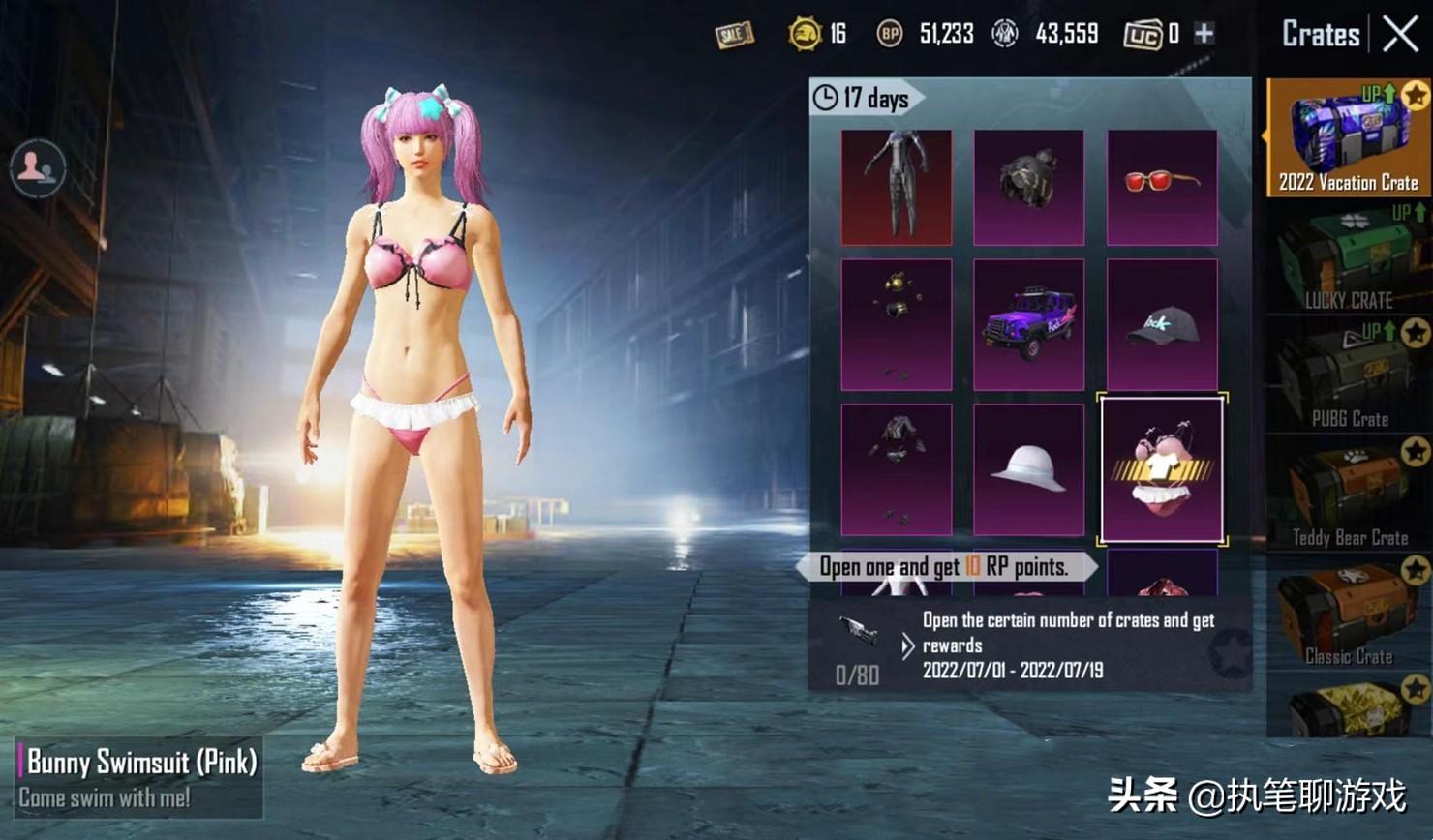This screenshot has width=1433, height=840.
Task: Open the SALE tag icon
Action: pyautogui.click(x=734, y=35)
